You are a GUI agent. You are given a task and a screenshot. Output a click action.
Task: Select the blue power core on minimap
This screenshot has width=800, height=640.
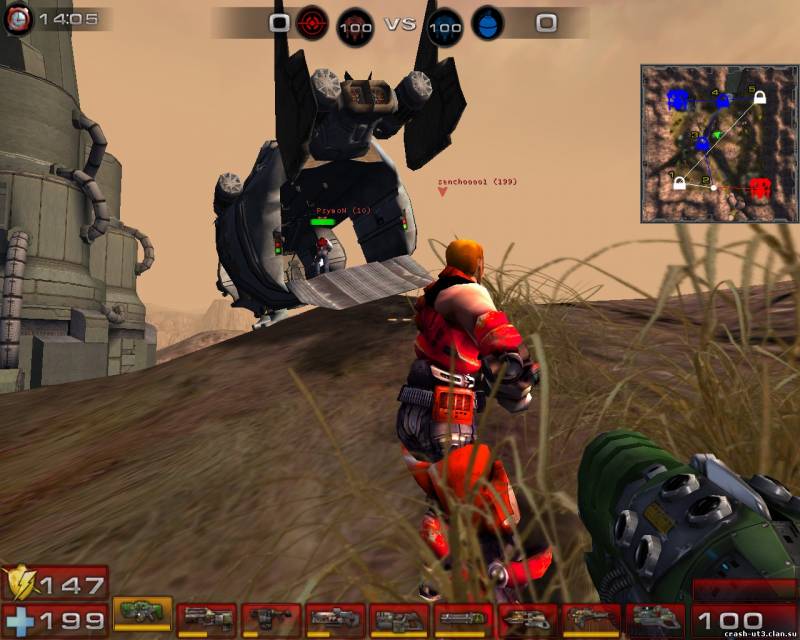(x=679, y=100)
